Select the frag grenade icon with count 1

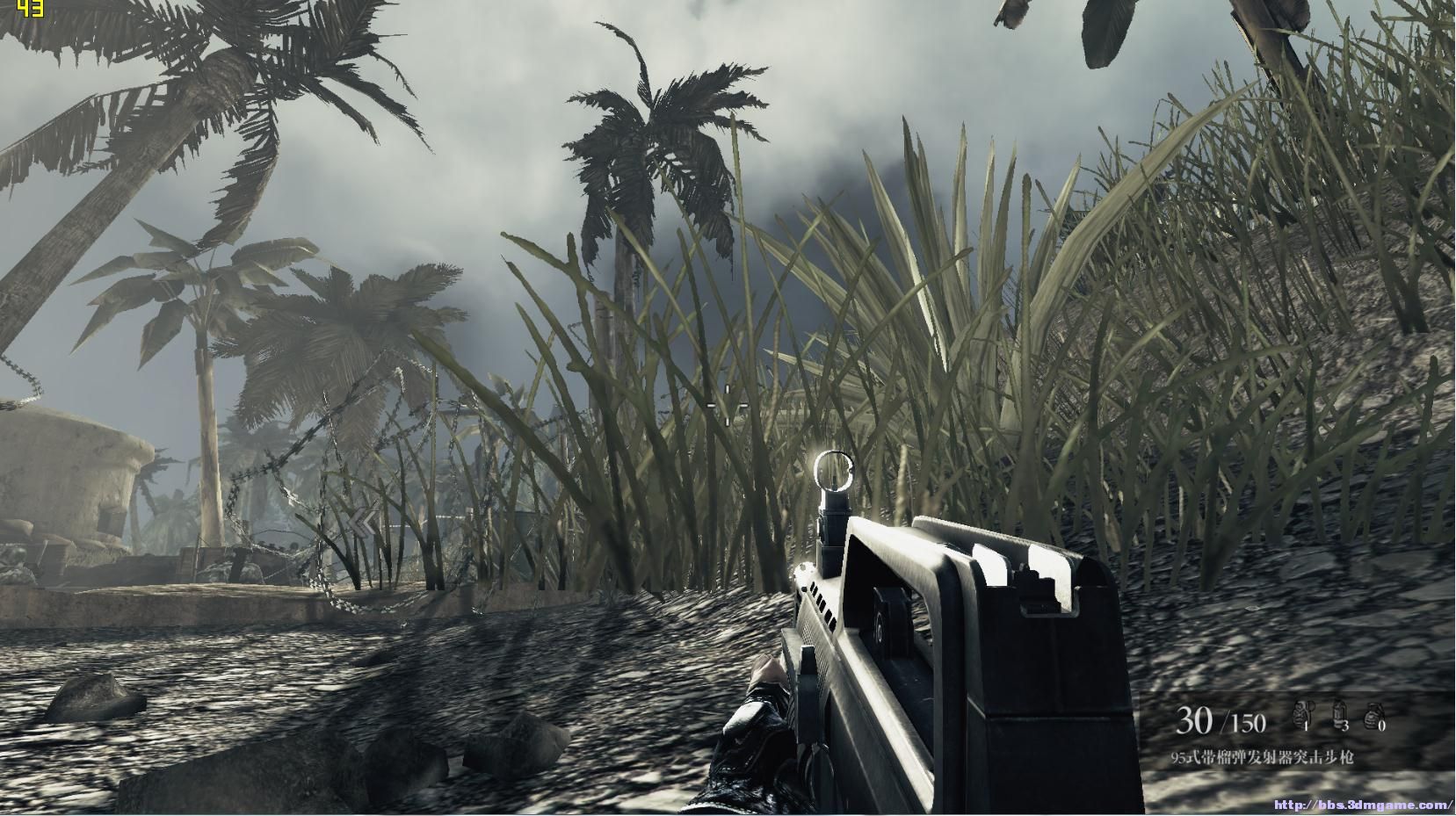click(1300, 715)
